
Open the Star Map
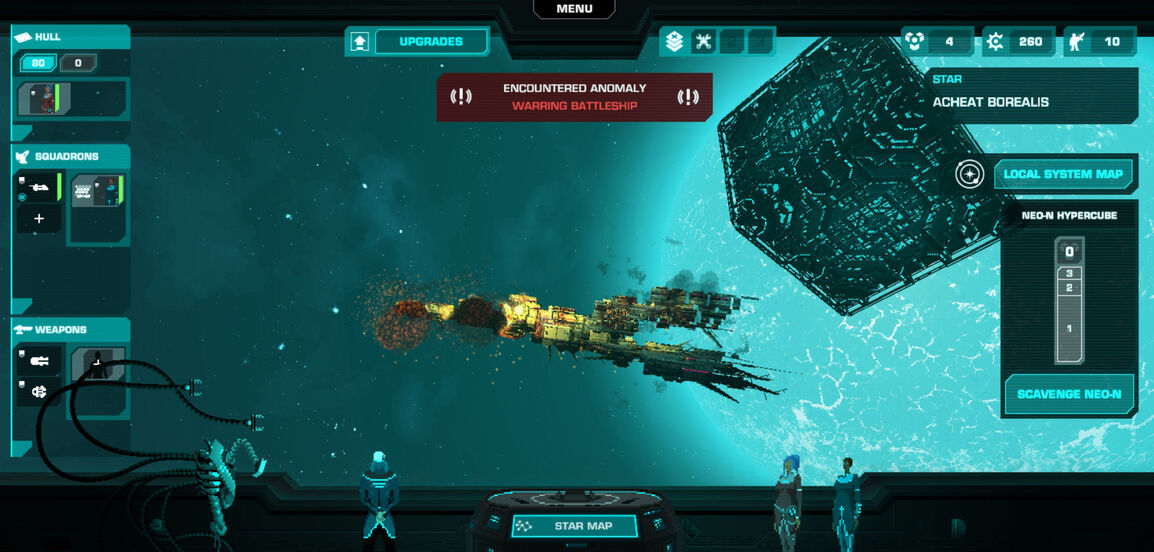tap(574, 526)
